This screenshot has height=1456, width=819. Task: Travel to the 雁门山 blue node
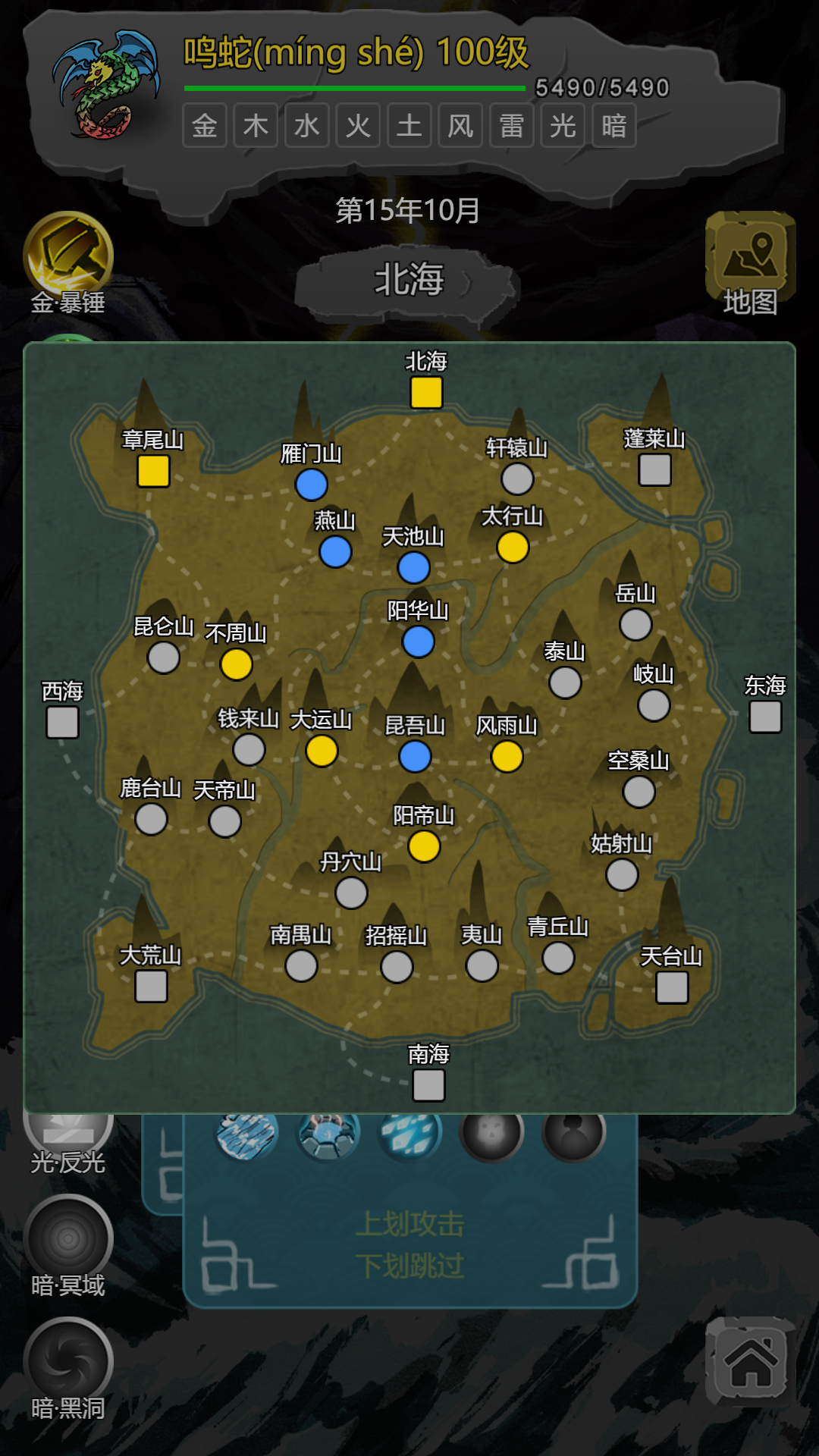(x=312, y=485)
